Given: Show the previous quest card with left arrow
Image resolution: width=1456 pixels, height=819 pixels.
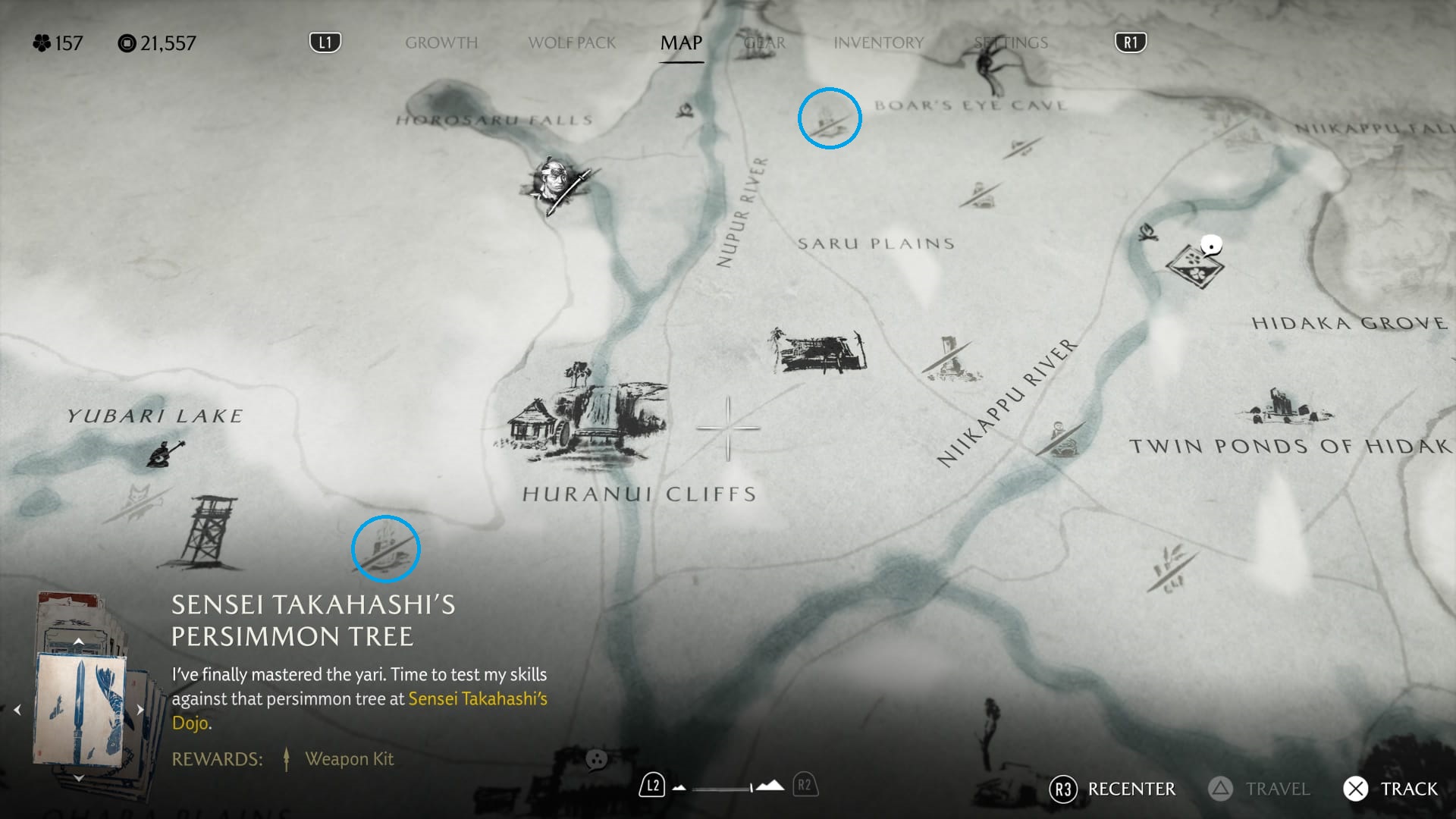Looking at the screenshot, I should pos(17,710).
